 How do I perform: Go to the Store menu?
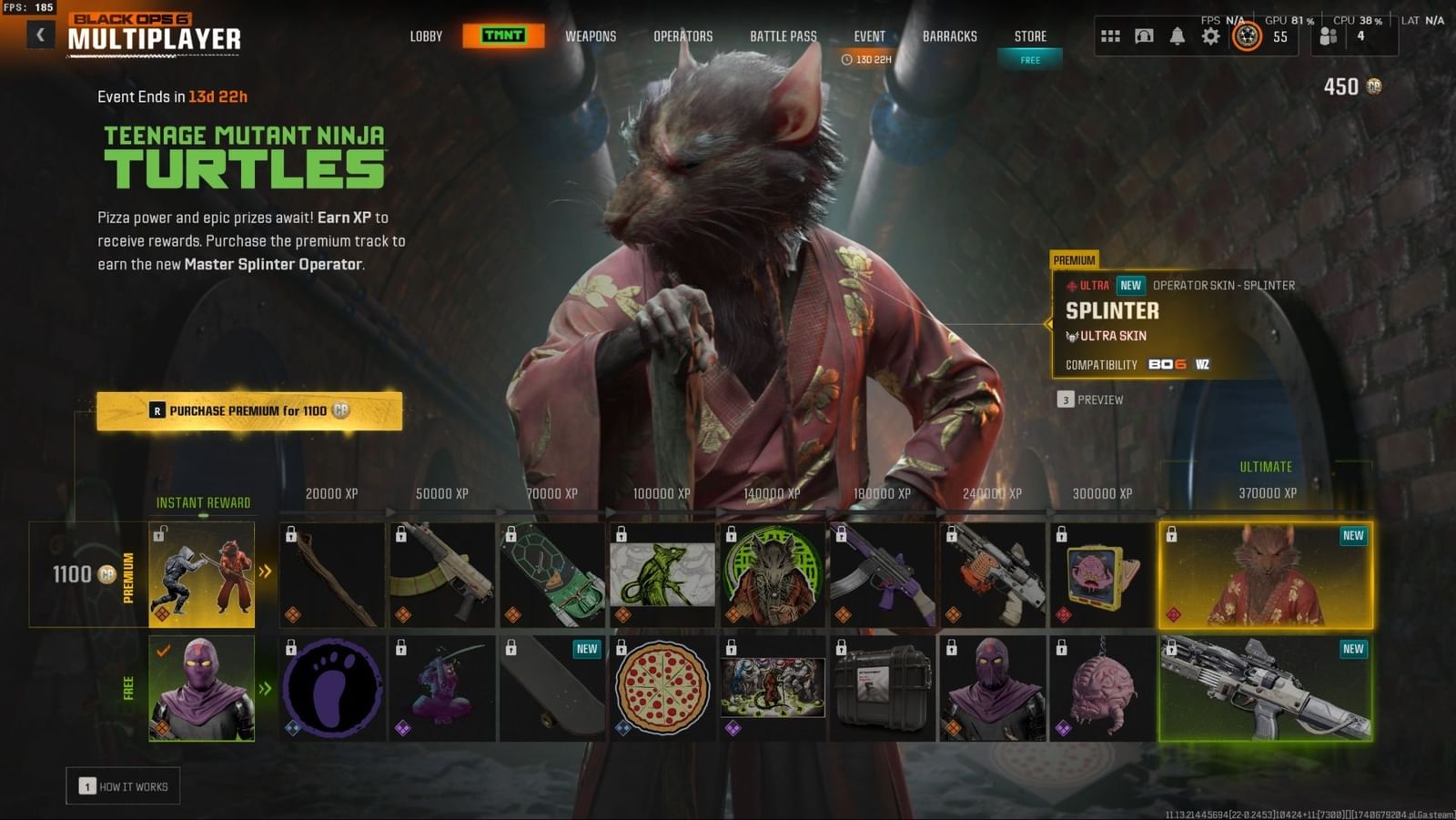pos(1029,36)
